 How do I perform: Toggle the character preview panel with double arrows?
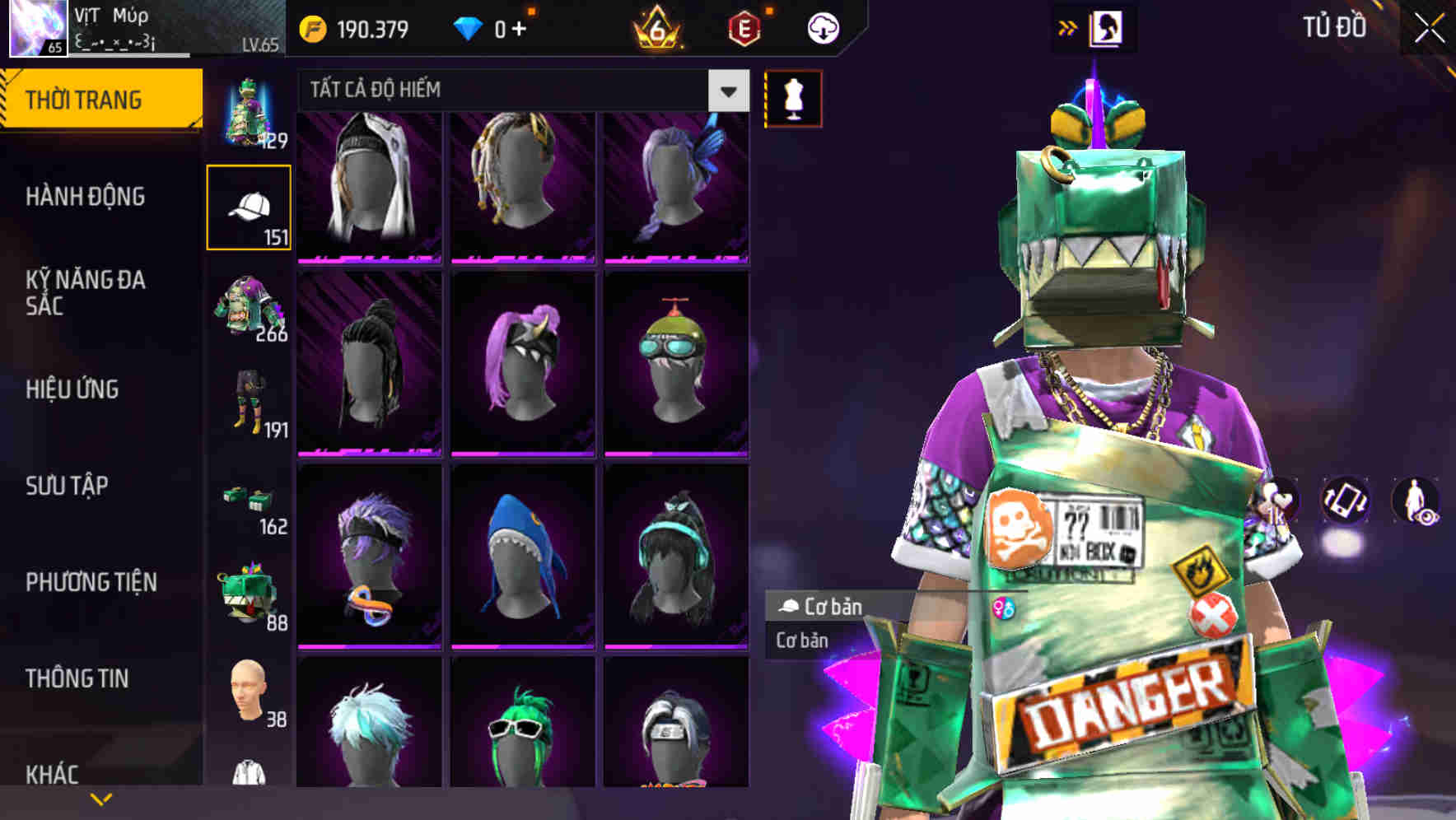coord(1069,26)
